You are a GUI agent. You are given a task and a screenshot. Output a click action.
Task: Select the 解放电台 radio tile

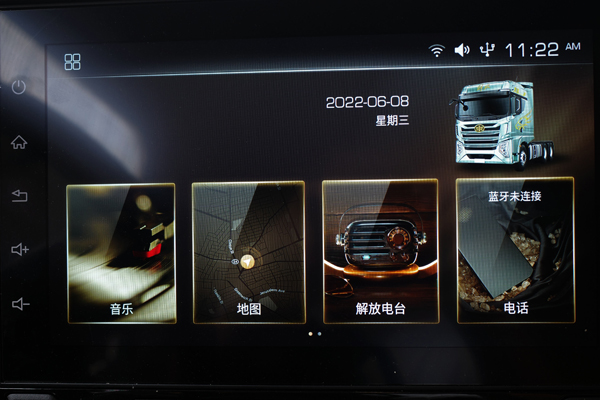point(380,252)
